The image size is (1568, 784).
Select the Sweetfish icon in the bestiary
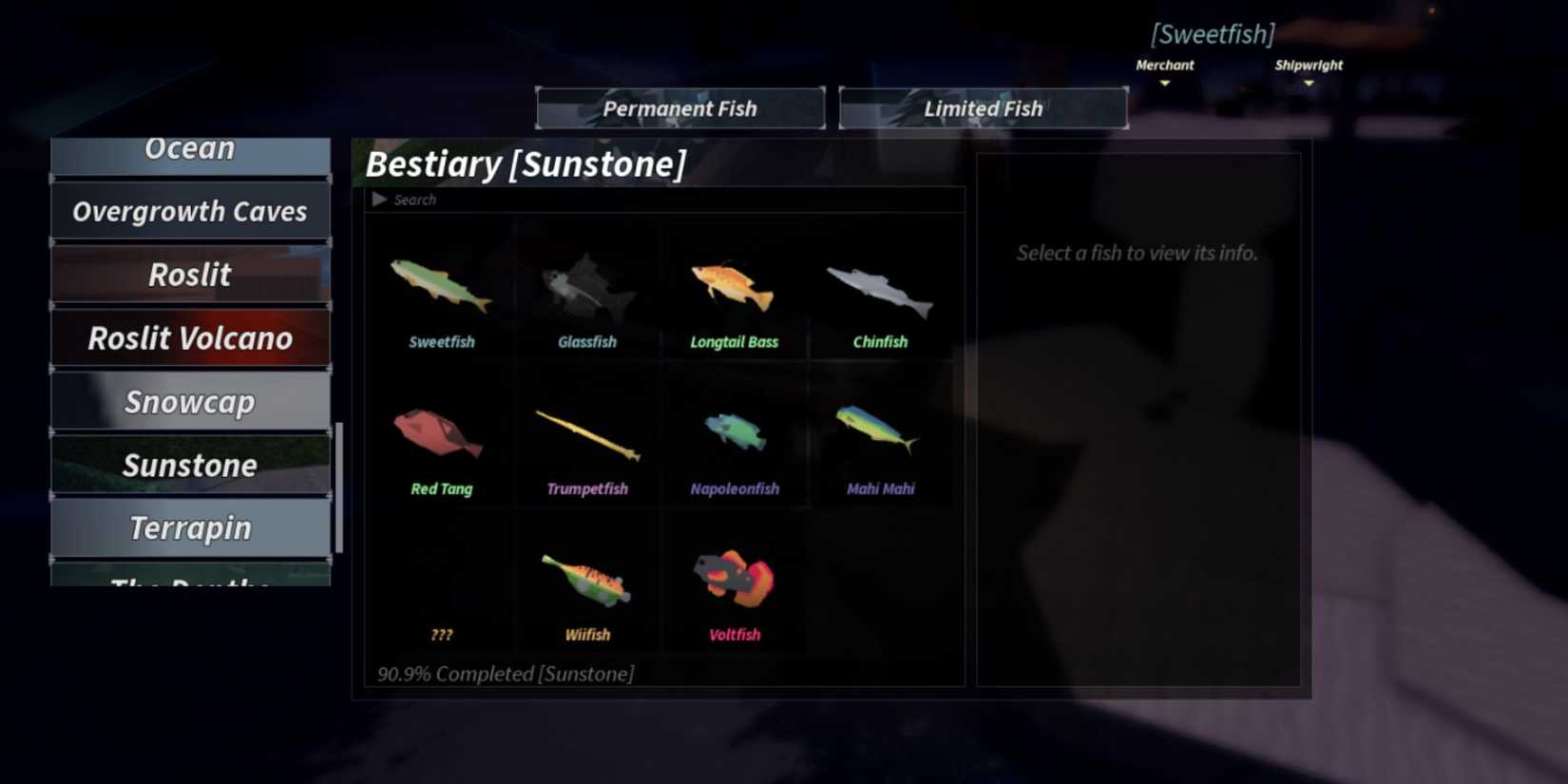coord(441,285)
